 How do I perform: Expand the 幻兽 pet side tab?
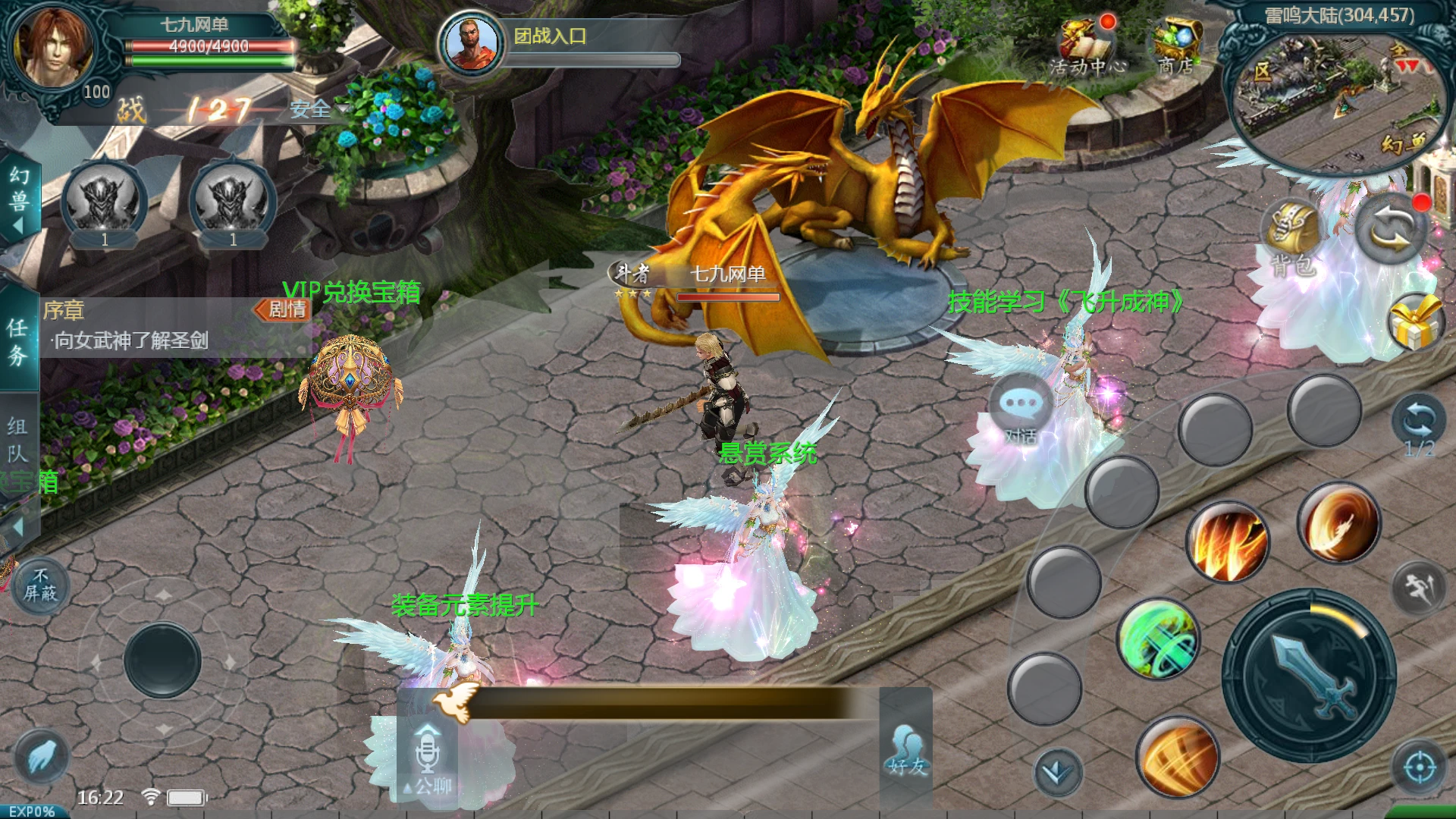tap(18, 199)
